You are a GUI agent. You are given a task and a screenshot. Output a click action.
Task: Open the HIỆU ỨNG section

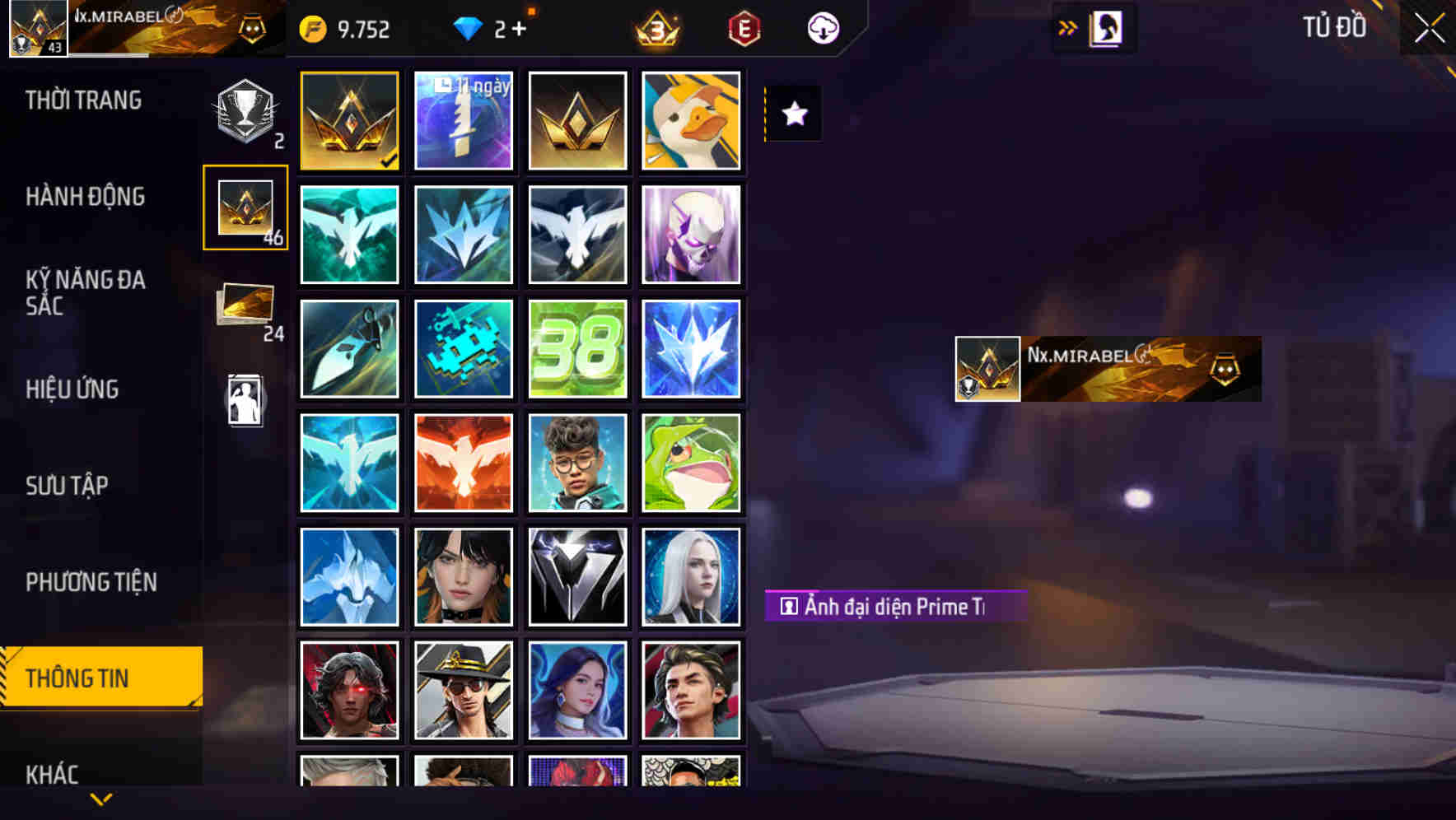coord(74,389)
